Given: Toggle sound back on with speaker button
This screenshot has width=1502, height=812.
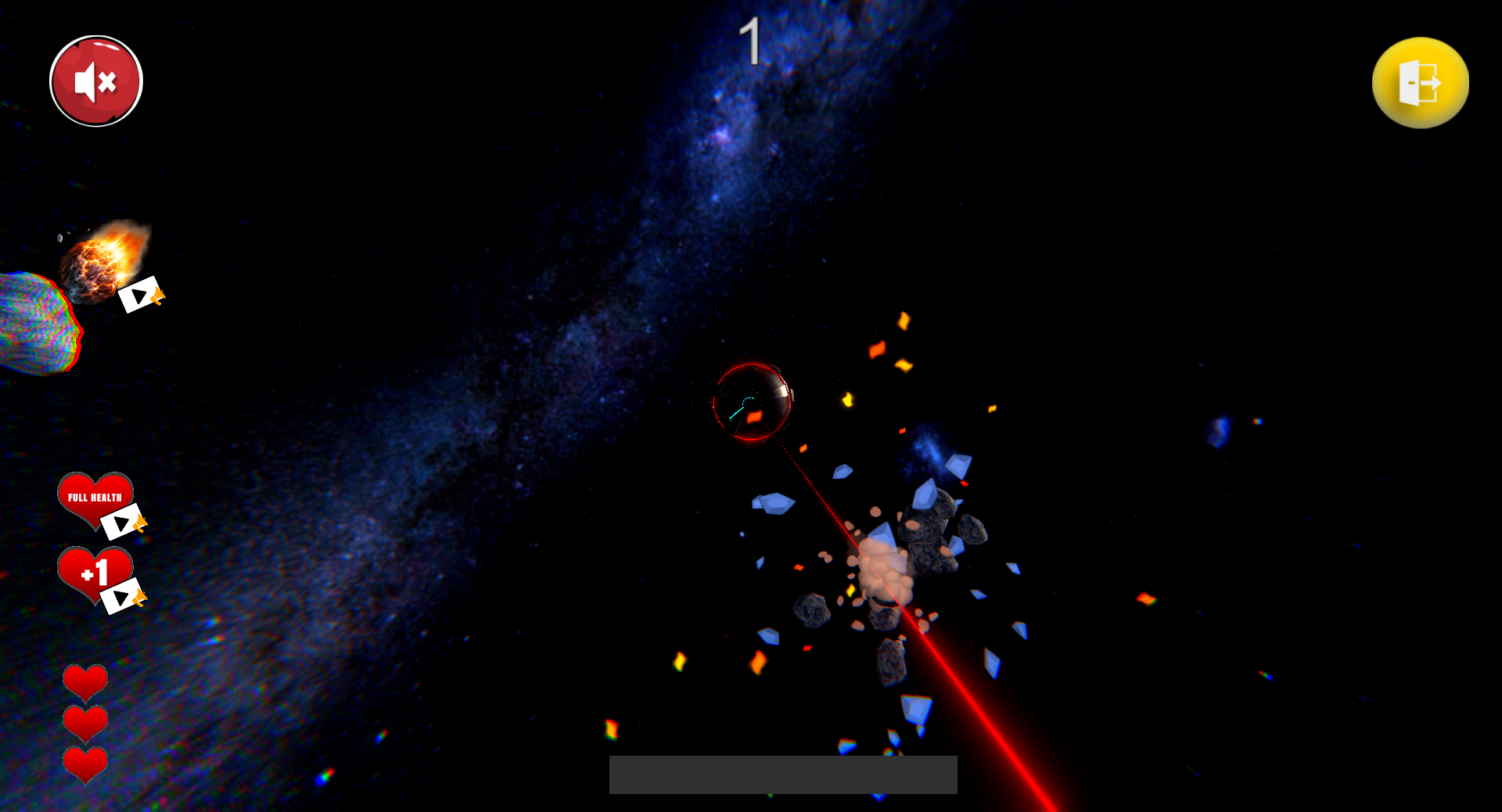Looking at the screenshot, I should 95,80.
